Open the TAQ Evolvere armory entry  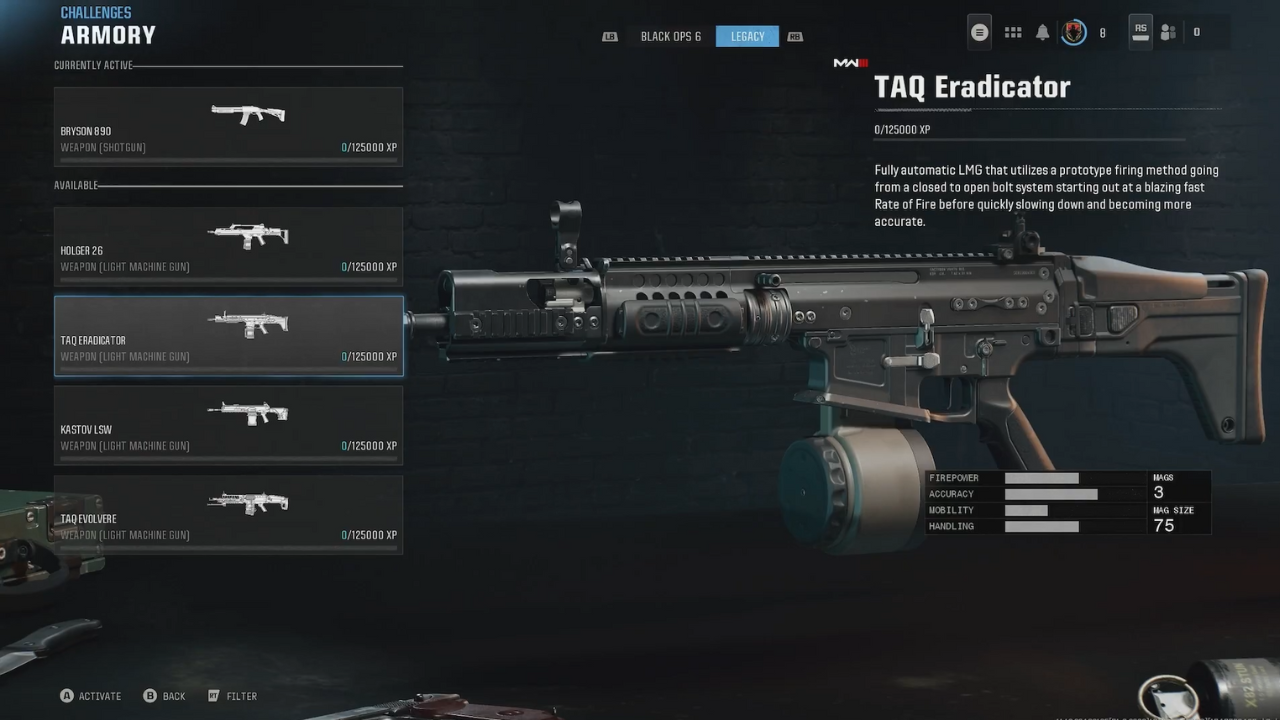(x=228, y=514)
